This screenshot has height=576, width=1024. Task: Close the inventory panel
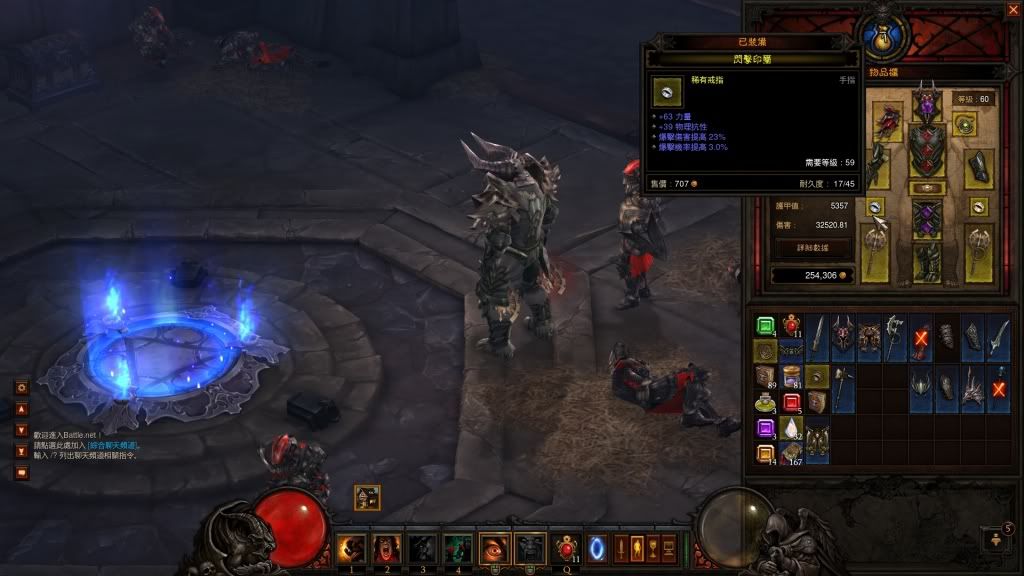[1013, 10]
